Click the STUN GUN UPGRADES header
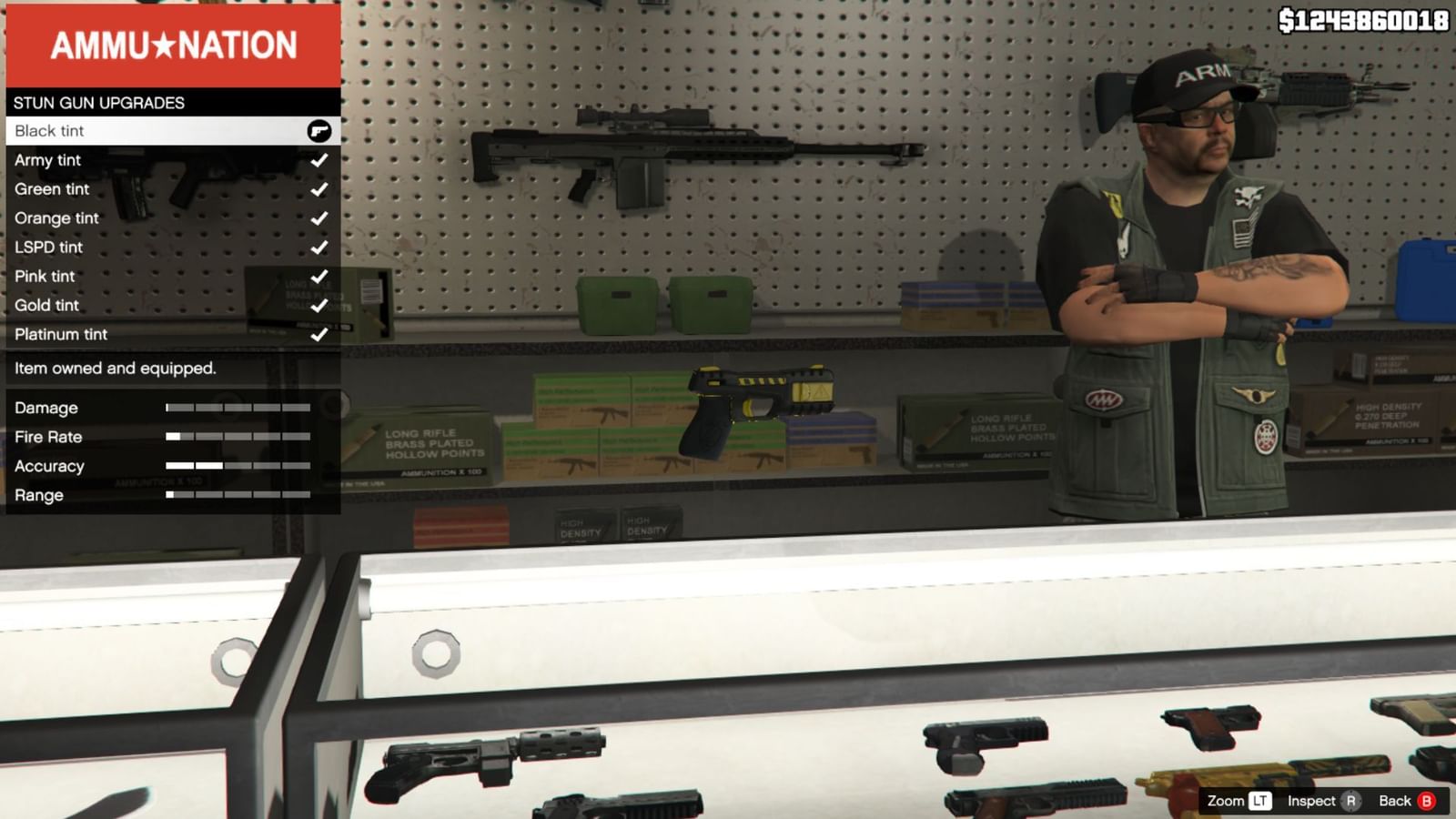Viewport: 1456px width, 819px height. 100,102
